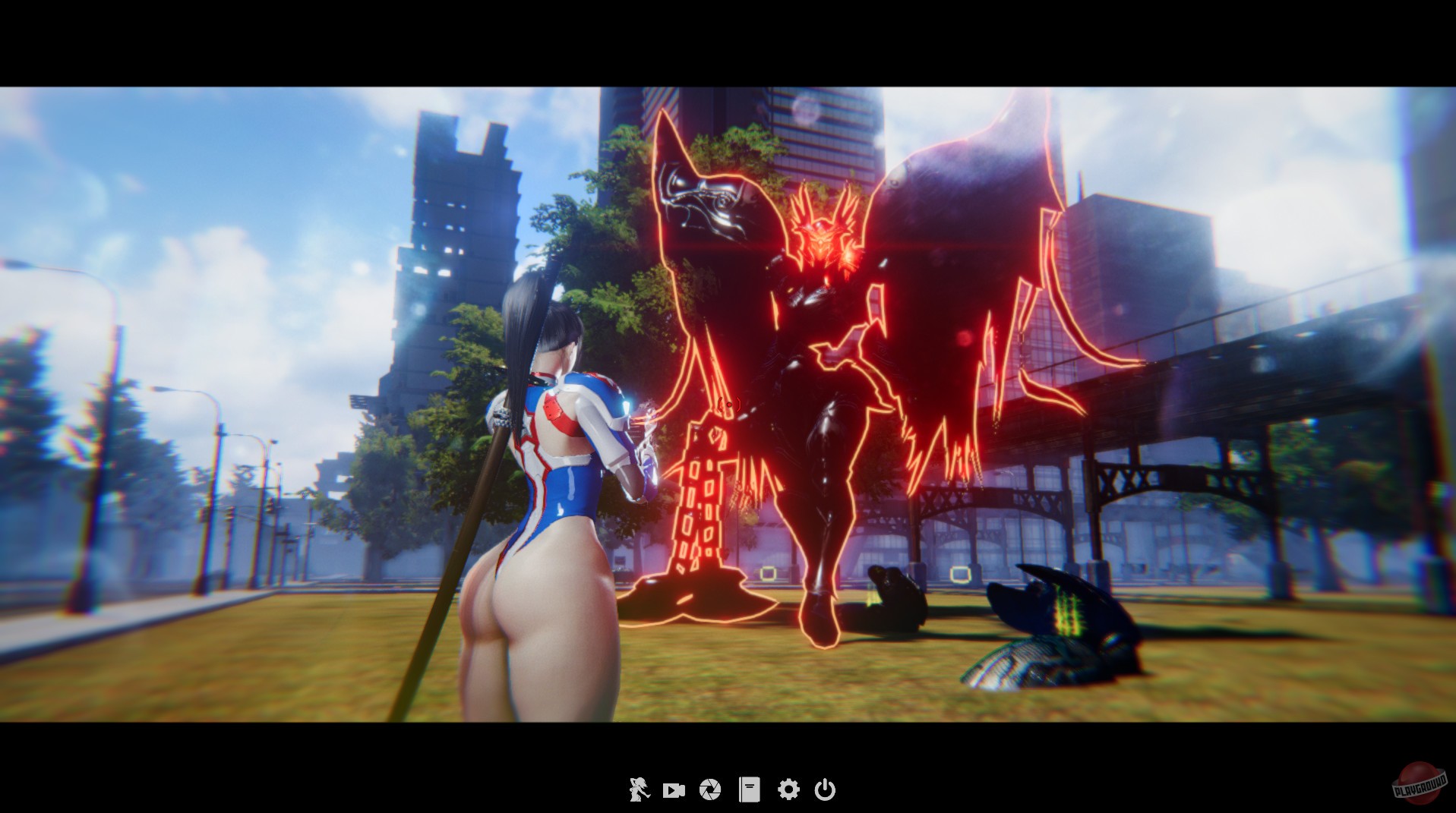Capture a screenshot with the aperture icon
Screen dimensions: 1456x813
[709, 789]
